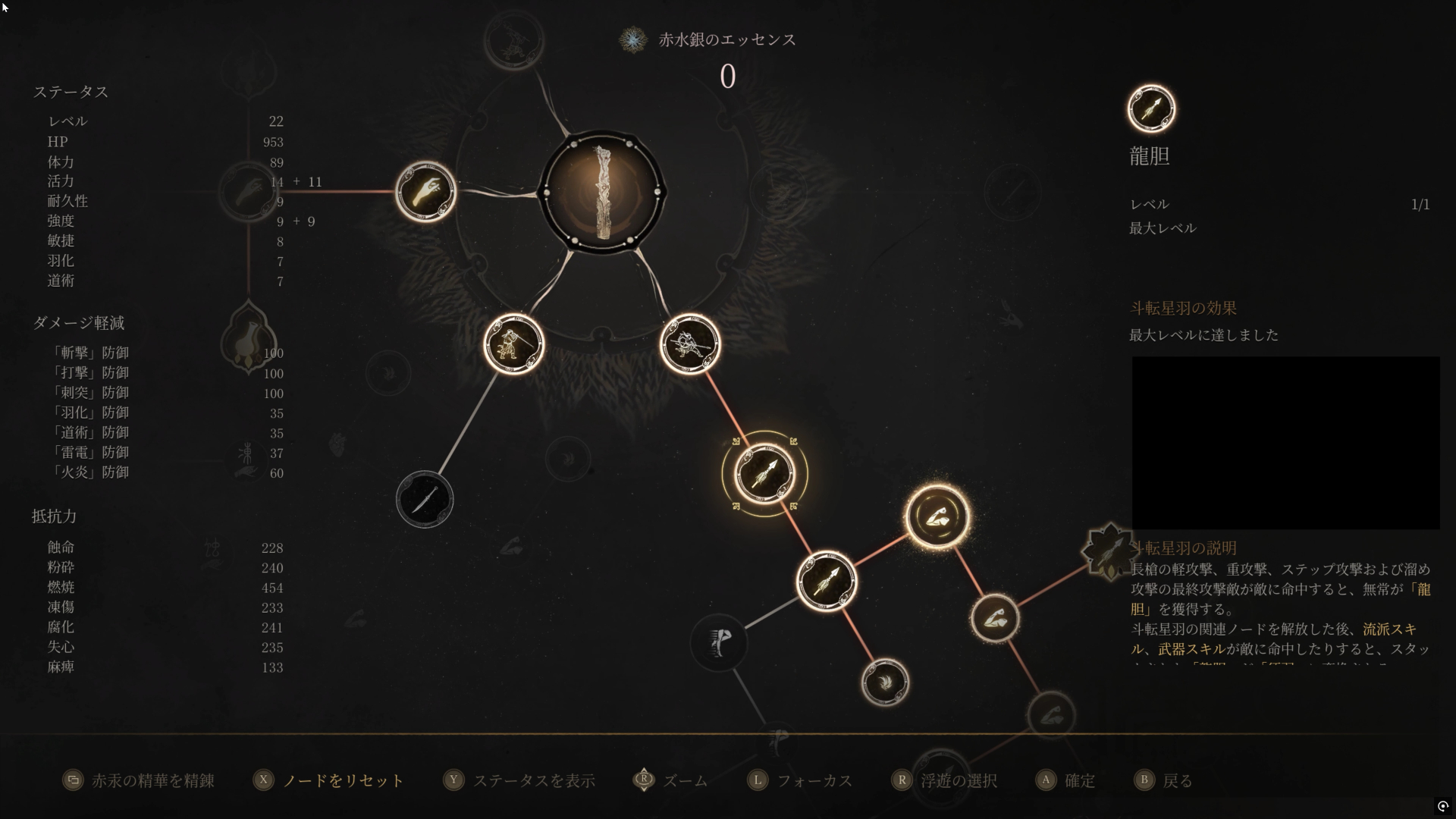Open the dark locked banner node
Screen dimensions: 1456x819
coord(718,643)
